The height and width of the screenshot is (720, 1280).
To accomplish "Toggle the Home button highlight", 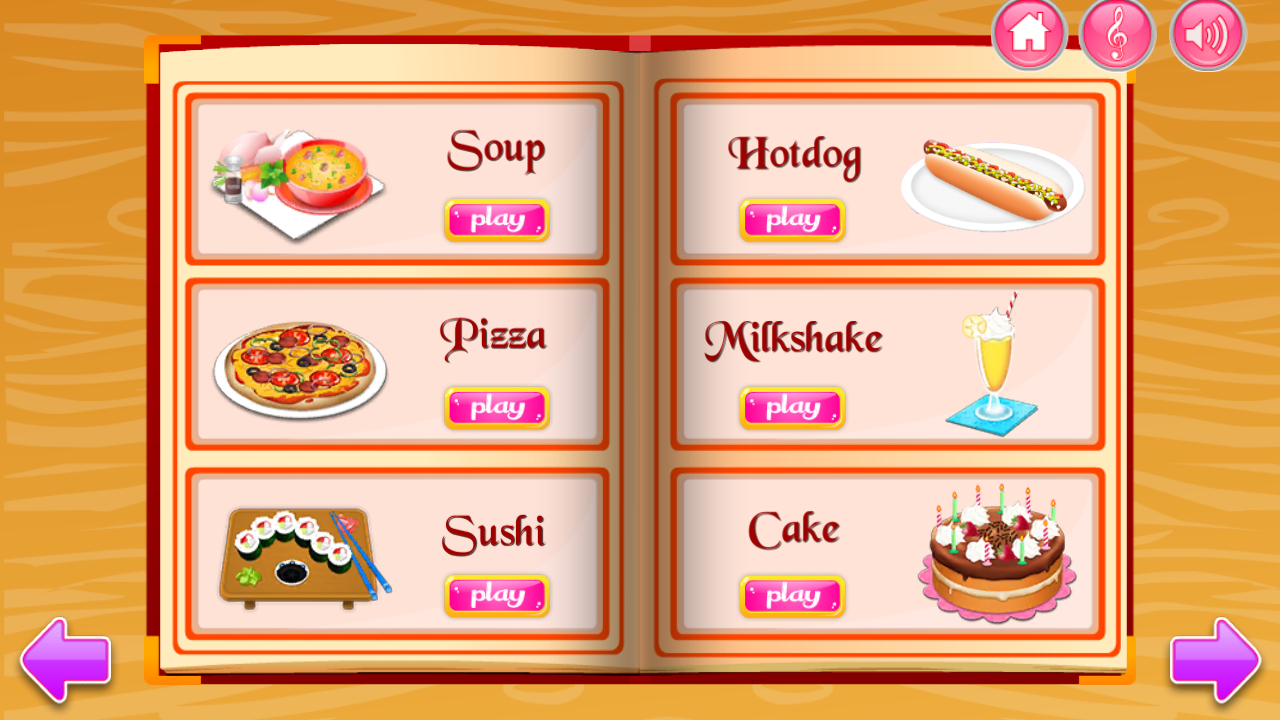I will (x=1026, y=34).
